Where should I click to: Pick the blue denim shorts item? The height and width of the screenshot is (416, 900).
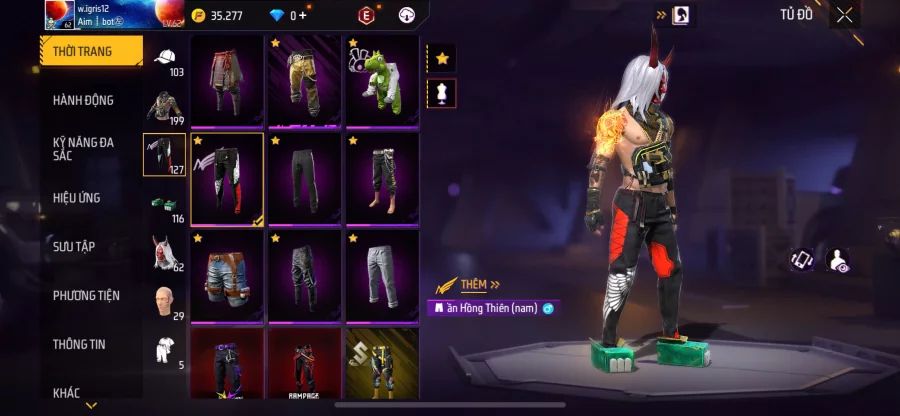tap(227, 275)
